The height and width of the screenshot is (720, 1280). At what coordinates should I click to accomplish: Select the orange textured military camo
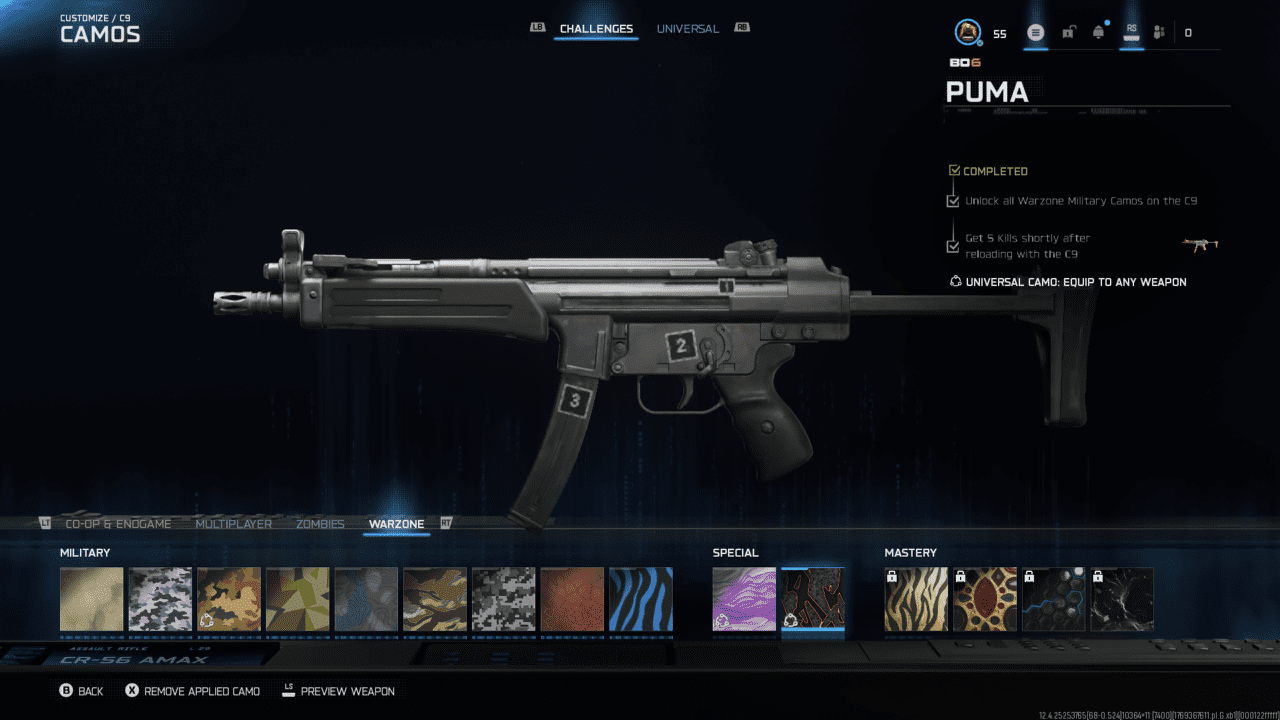tap(572, 599)
